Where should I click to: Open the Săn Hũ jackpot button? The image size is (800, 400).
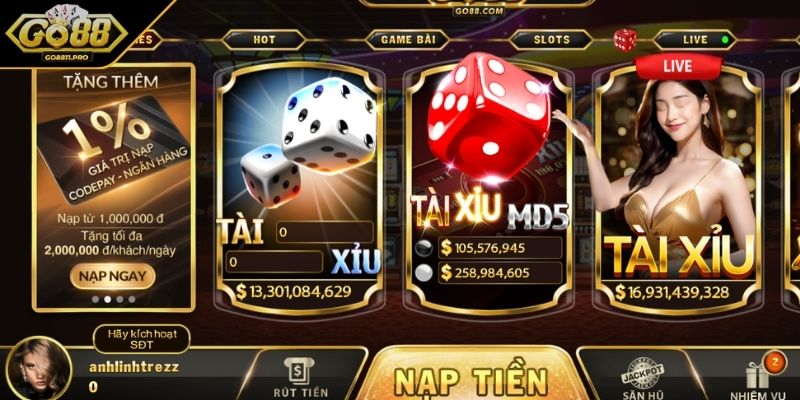(x=641, y=378)
